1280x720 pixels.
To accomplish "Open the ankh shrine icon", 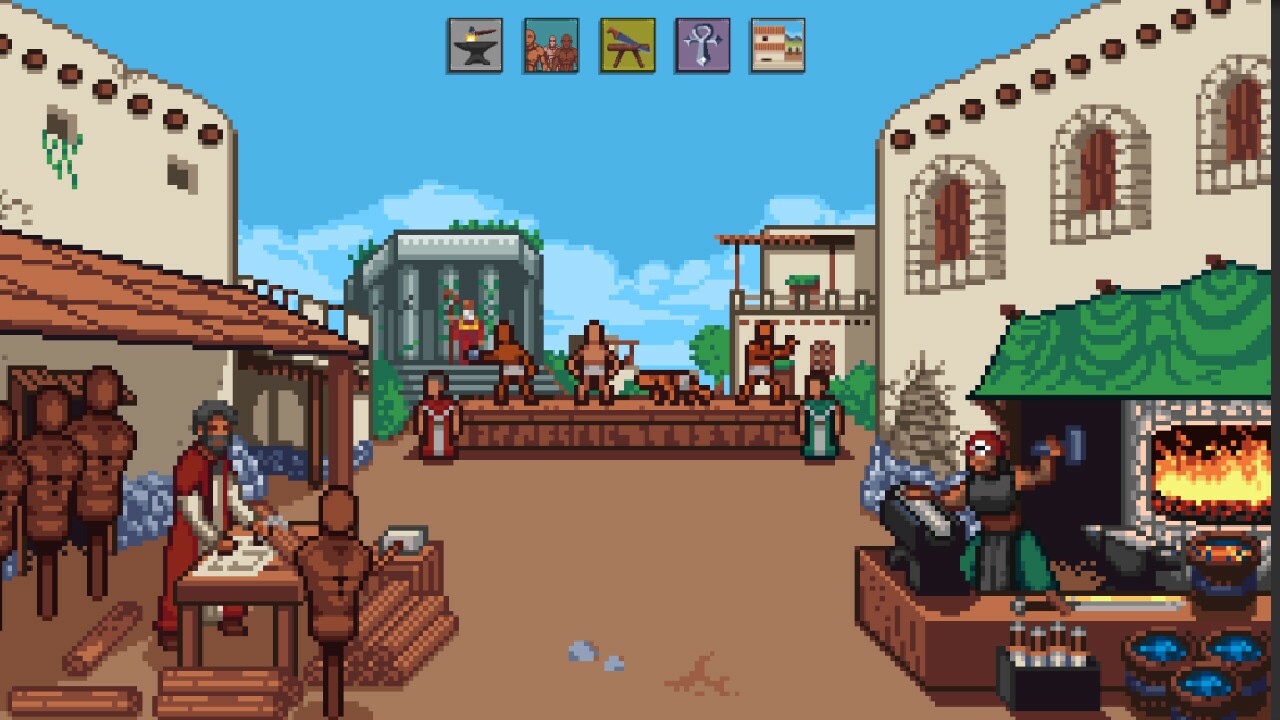I will pyautogui.click(x=702, y=44).
